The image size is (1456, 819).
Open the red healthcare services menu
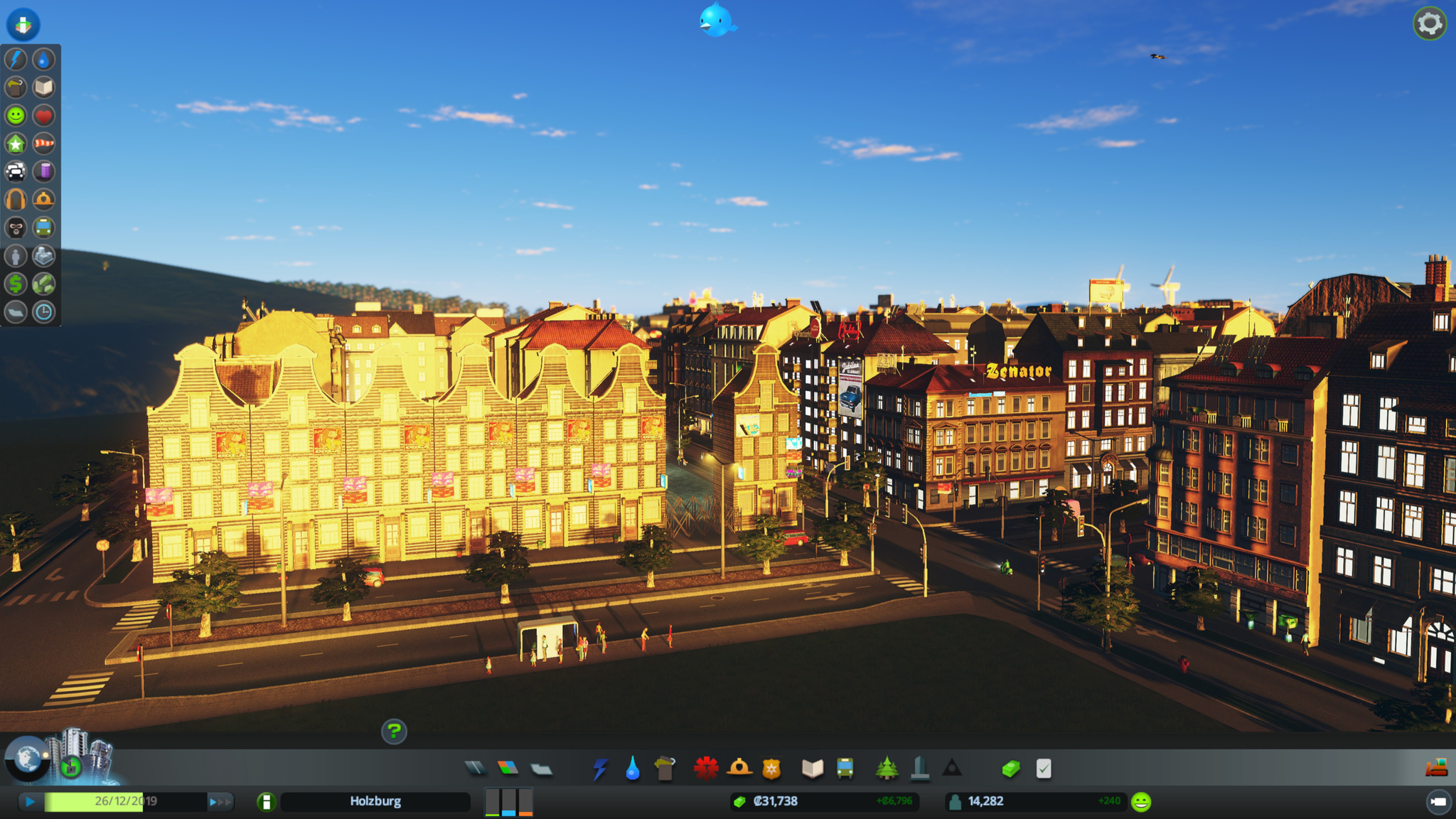click(x=705, y=769)
